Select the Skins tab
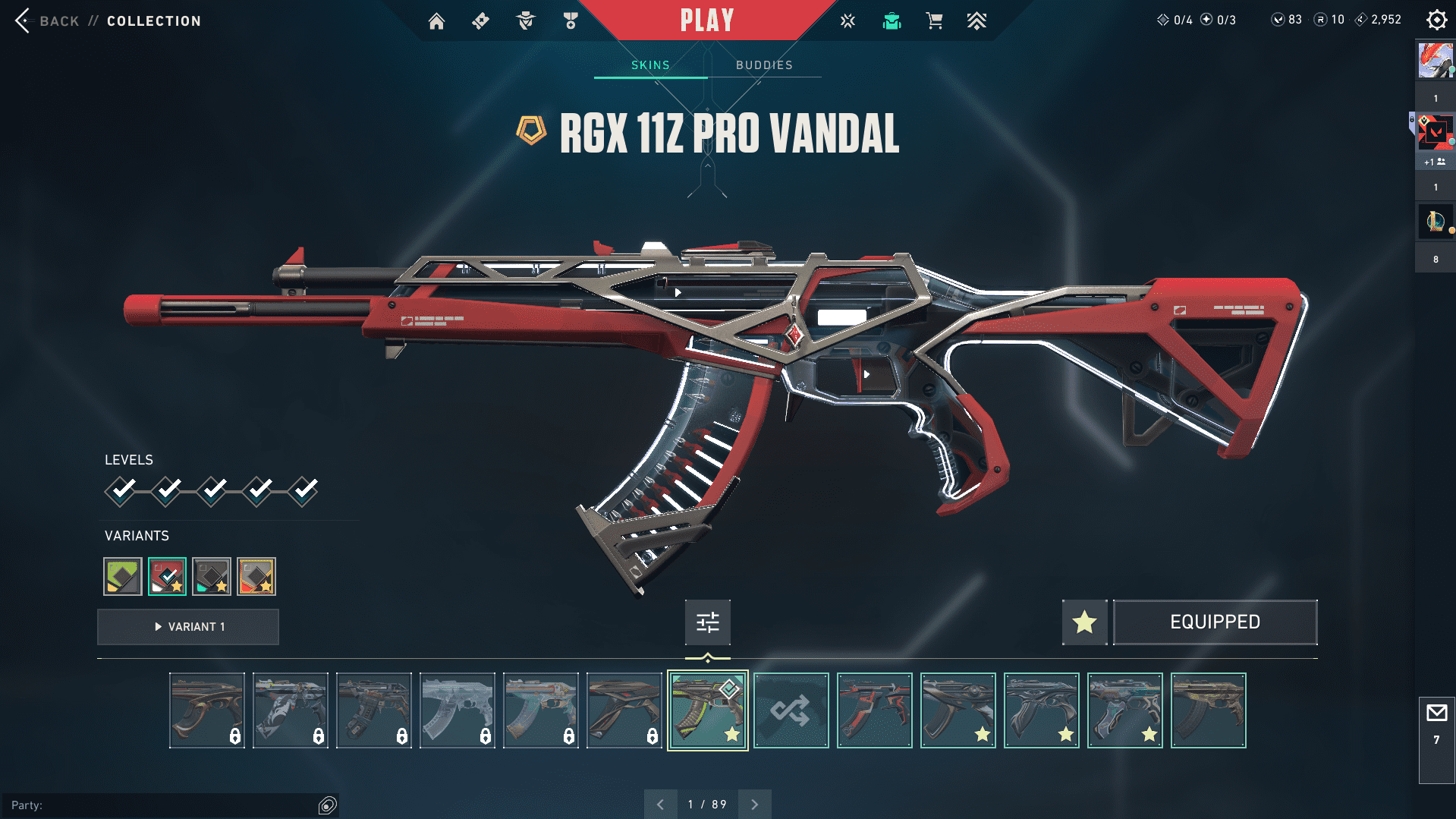Image resolution: width=1456 pixels, height=819 pixels. point(650,65)
